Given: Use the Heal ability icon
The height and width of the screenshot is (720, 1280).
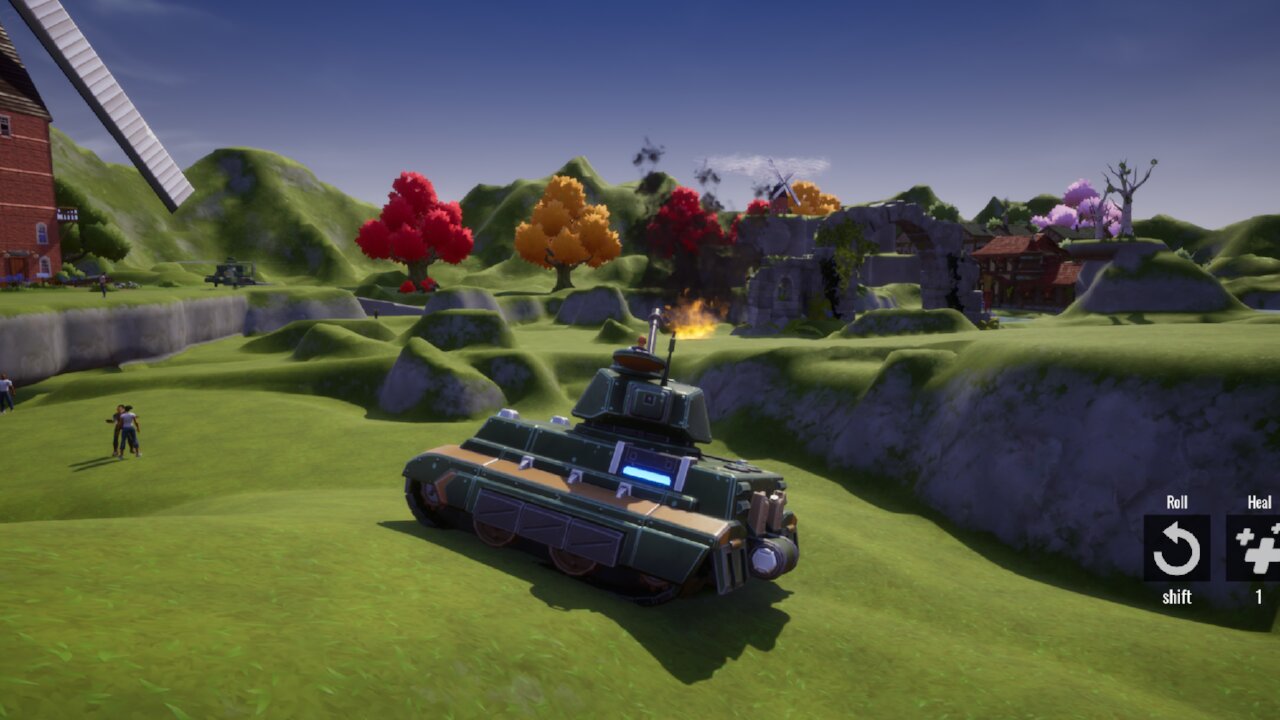Looking at the screenshot, I should pyautogui.click(x=1255, y=548).
